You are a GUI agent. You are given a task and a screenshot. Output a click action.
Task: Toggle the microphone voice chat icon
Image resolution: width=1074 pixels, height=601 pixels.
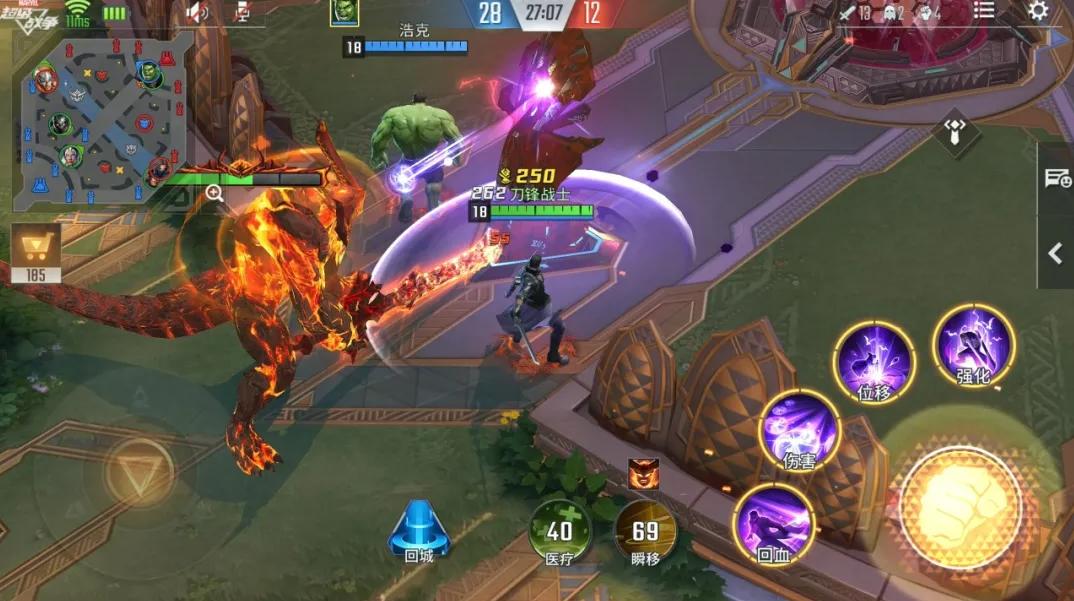(x=242, y=12)
